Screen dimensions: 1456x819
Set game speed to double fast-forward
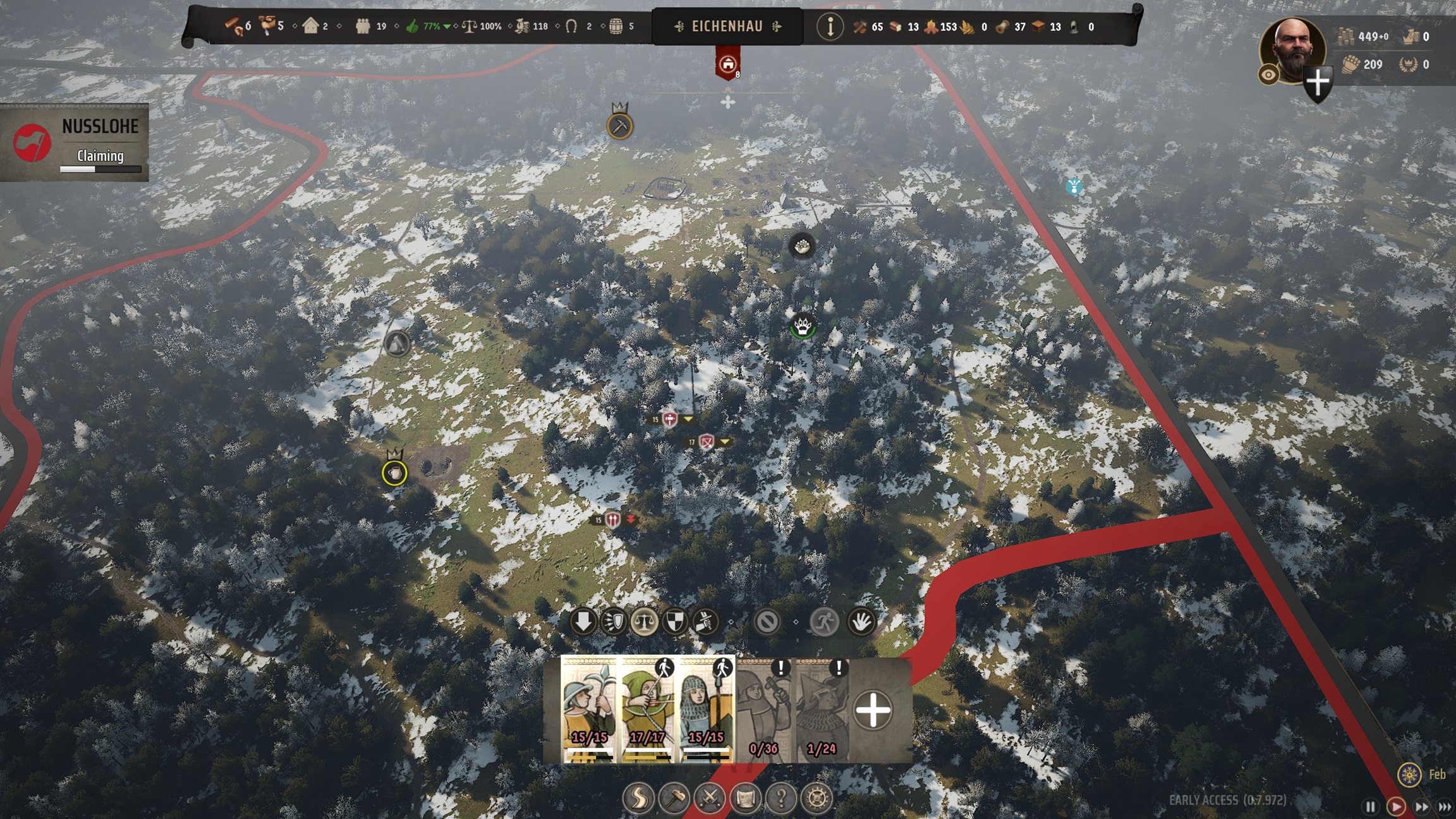(x=1421, y=806)
